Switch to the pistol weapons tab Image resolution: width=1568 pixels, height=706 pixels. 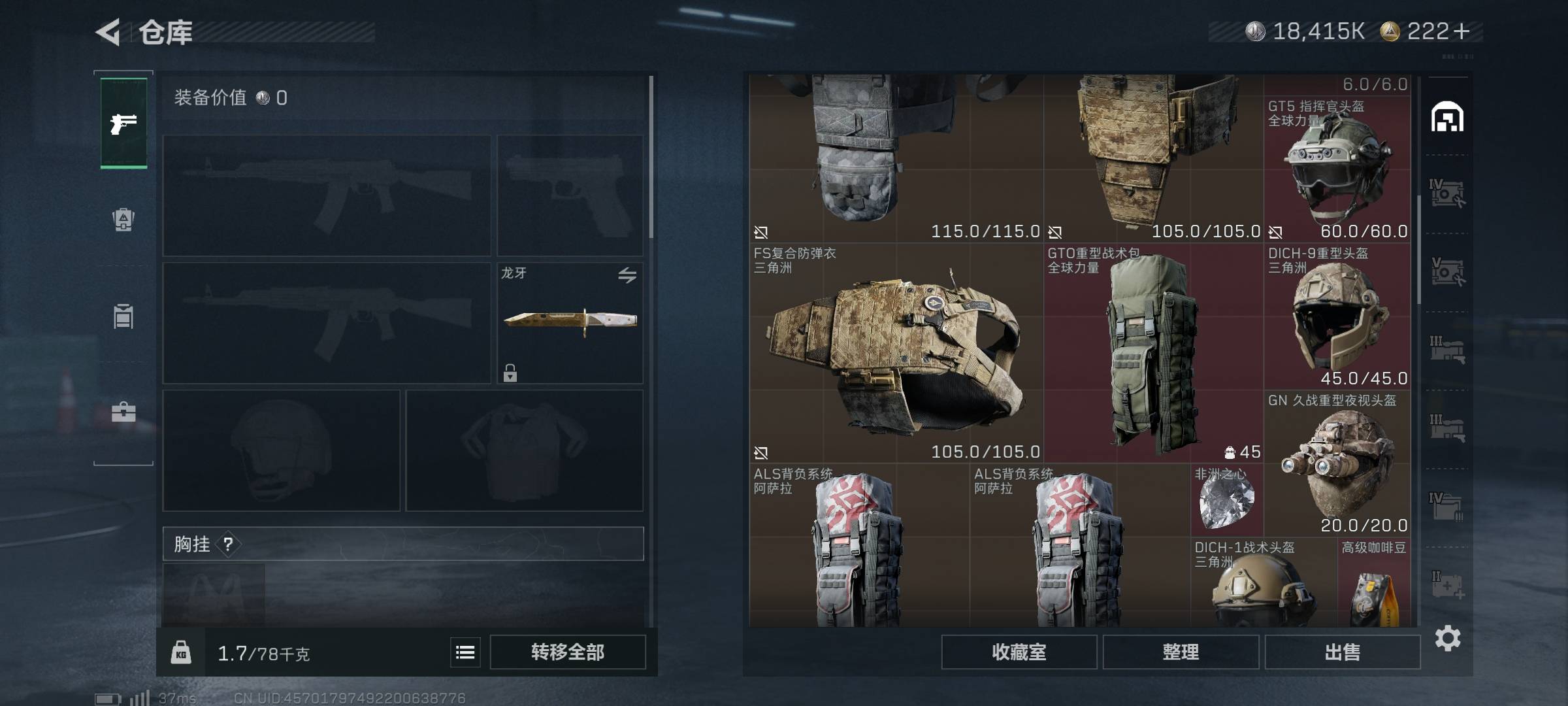click(x=123, y=123)
